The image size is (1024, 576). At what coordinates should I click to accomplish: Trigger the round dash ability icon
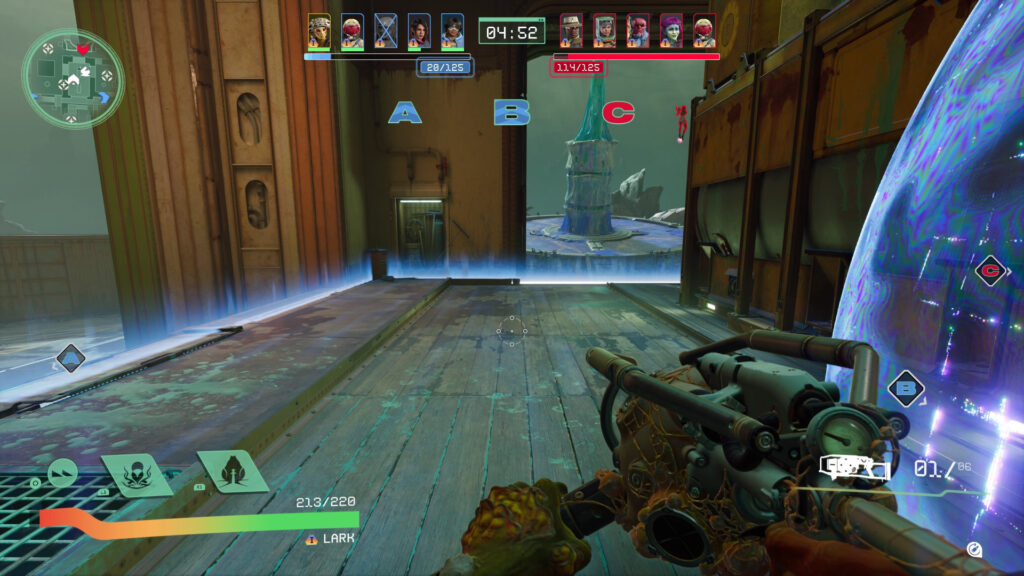(x=63, y=472)
